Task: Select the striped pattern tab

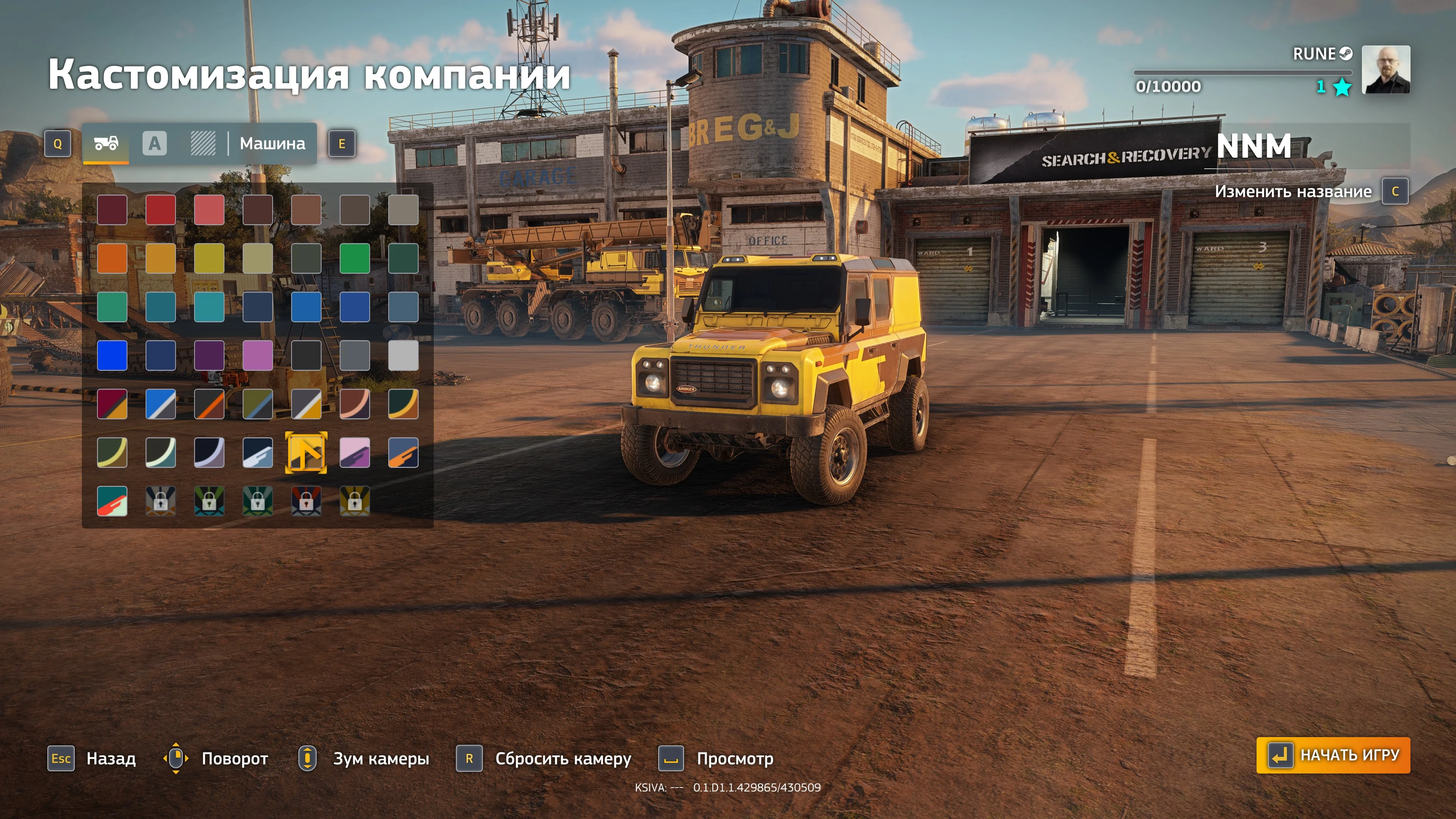Action: click(203, 144)
